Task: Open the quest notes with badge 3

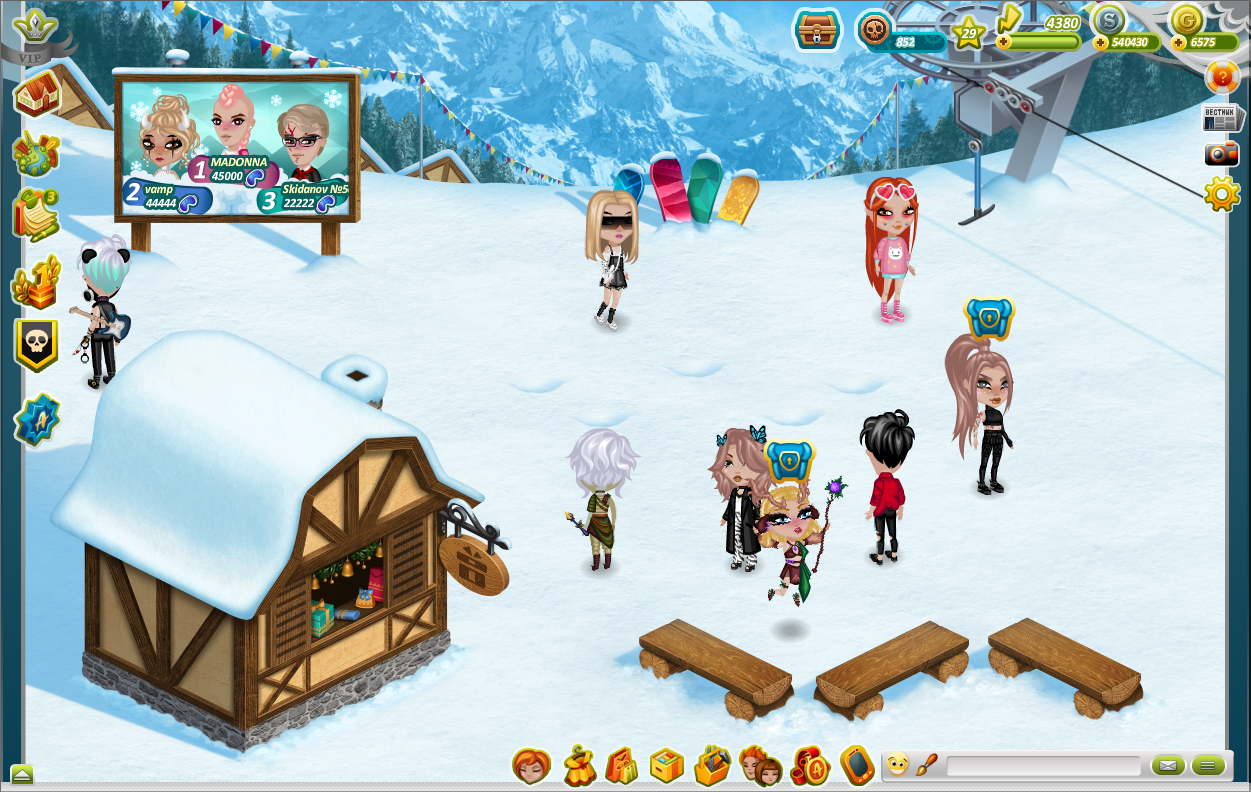Action: 36,215
